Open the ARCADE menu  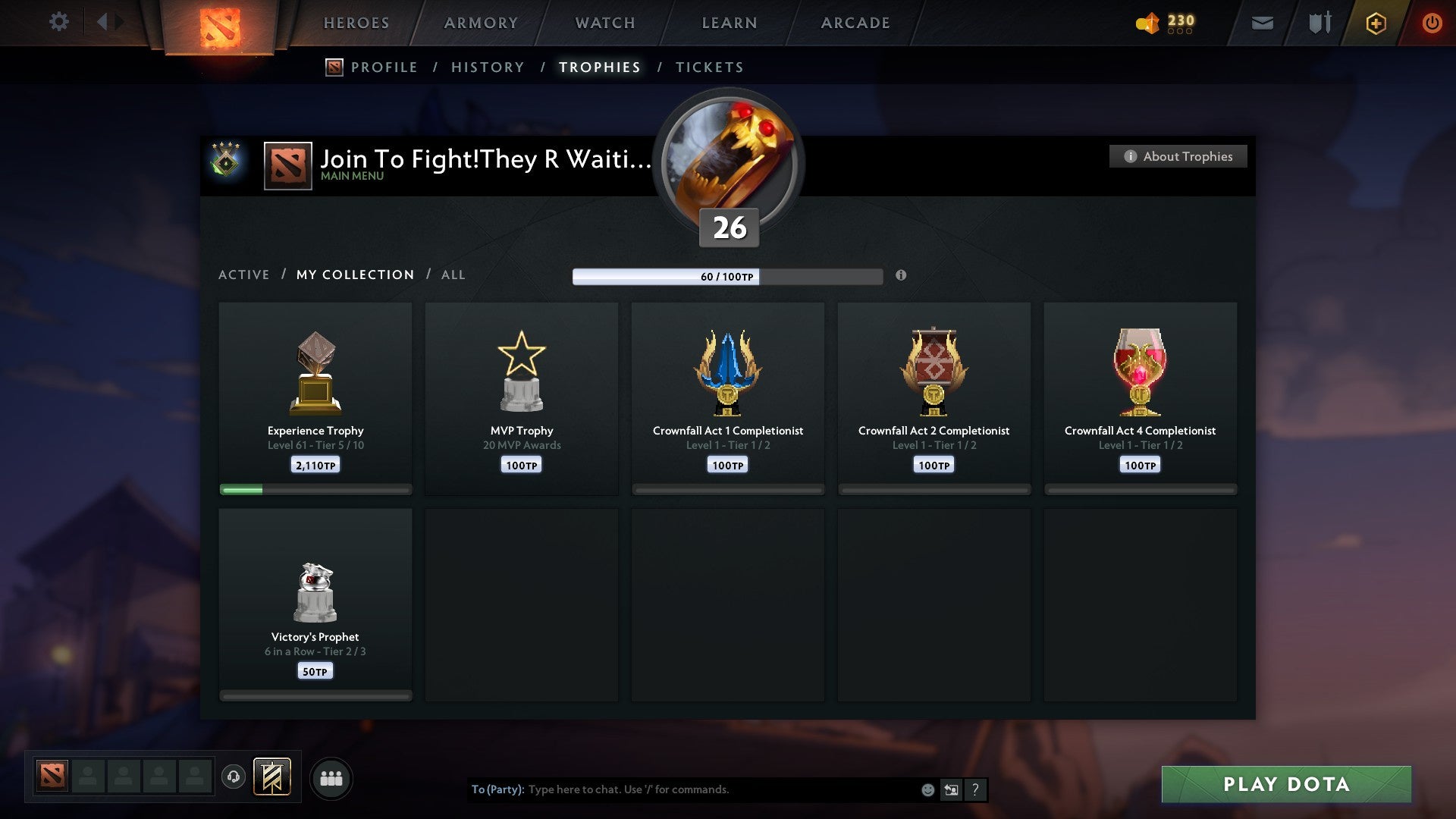pos(855,23)
